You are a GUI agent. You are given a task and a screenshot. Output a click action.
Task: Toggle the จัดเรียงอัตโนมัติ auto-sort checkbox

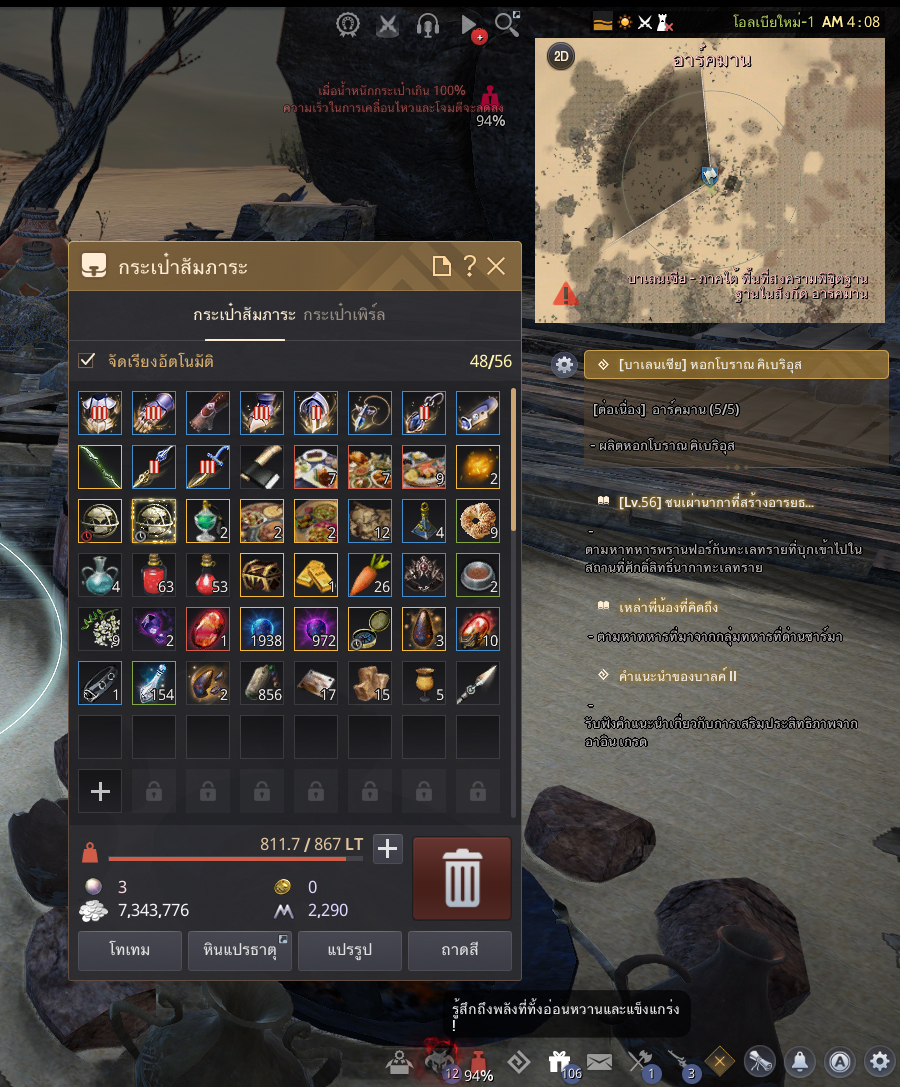(88, 361)
